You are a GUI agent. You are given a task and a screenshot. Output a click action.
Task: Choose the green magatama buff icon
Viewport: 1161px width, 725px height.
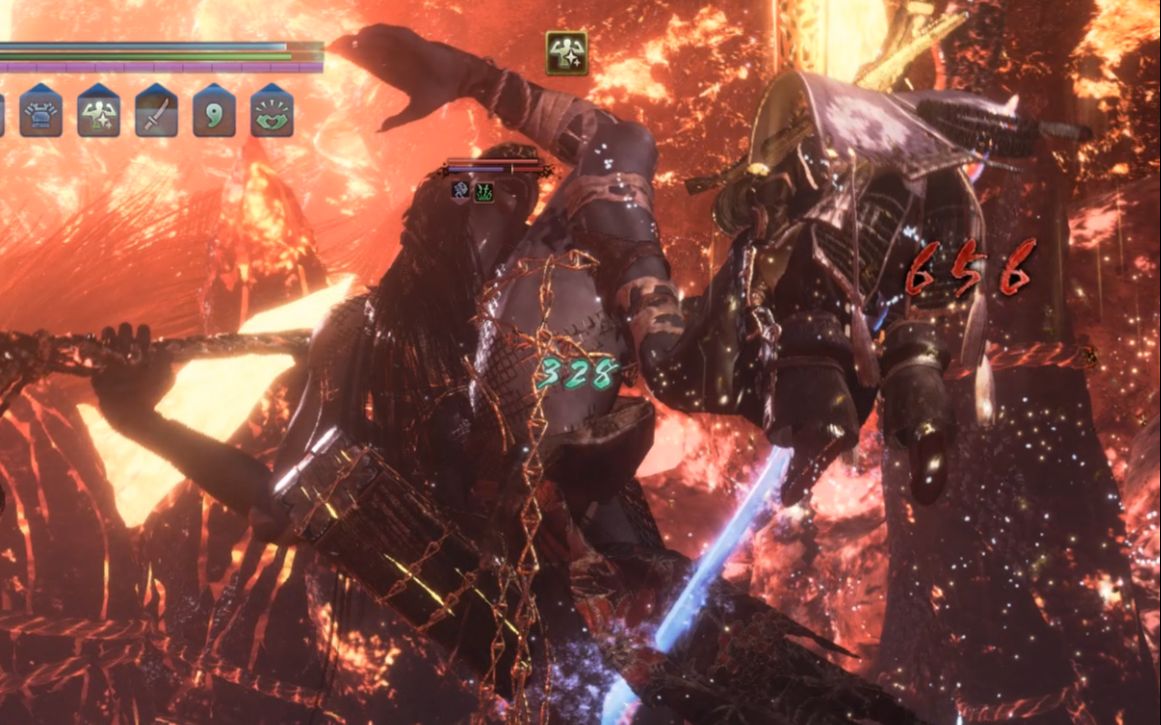(x=214, y=112)
